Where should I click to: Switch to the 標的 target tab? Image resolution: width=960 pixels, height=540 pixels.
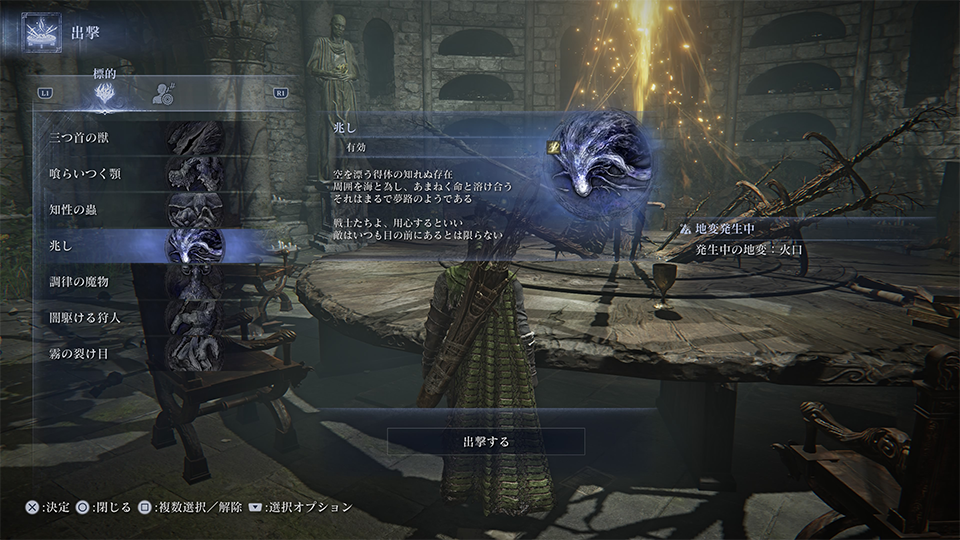[104, 94]
